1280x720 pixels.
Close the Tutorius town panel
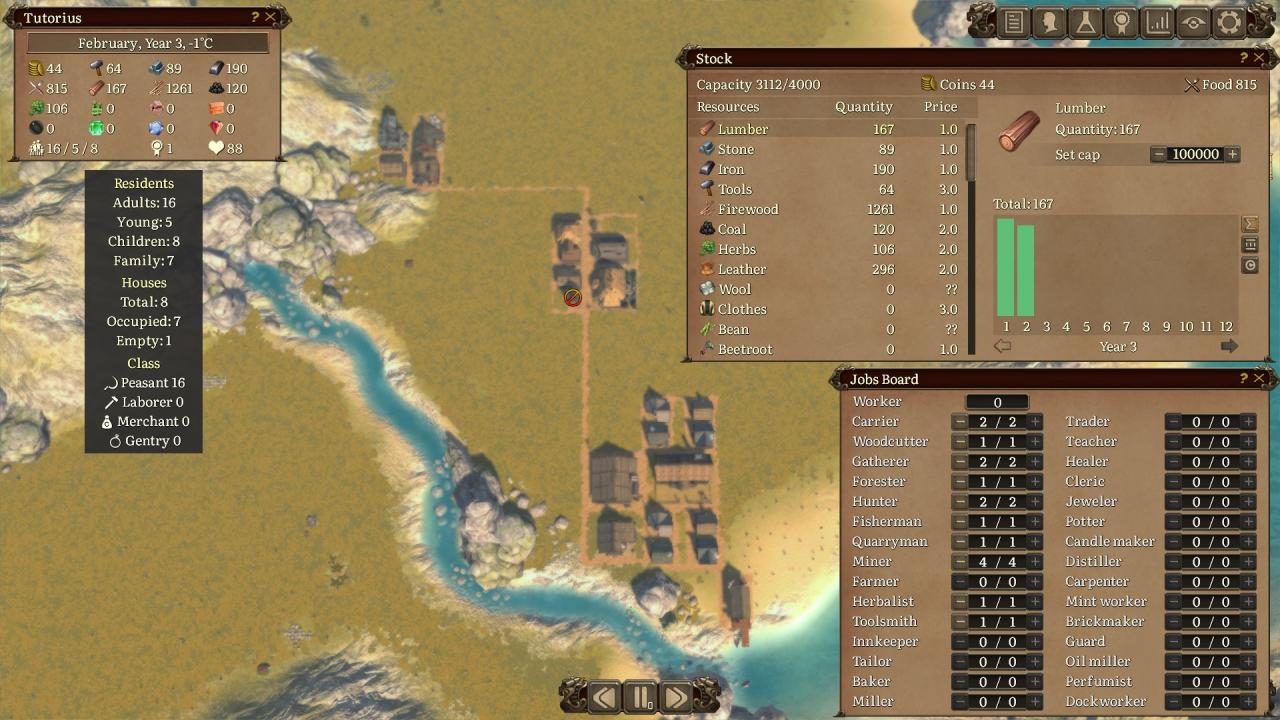[270, 17]
